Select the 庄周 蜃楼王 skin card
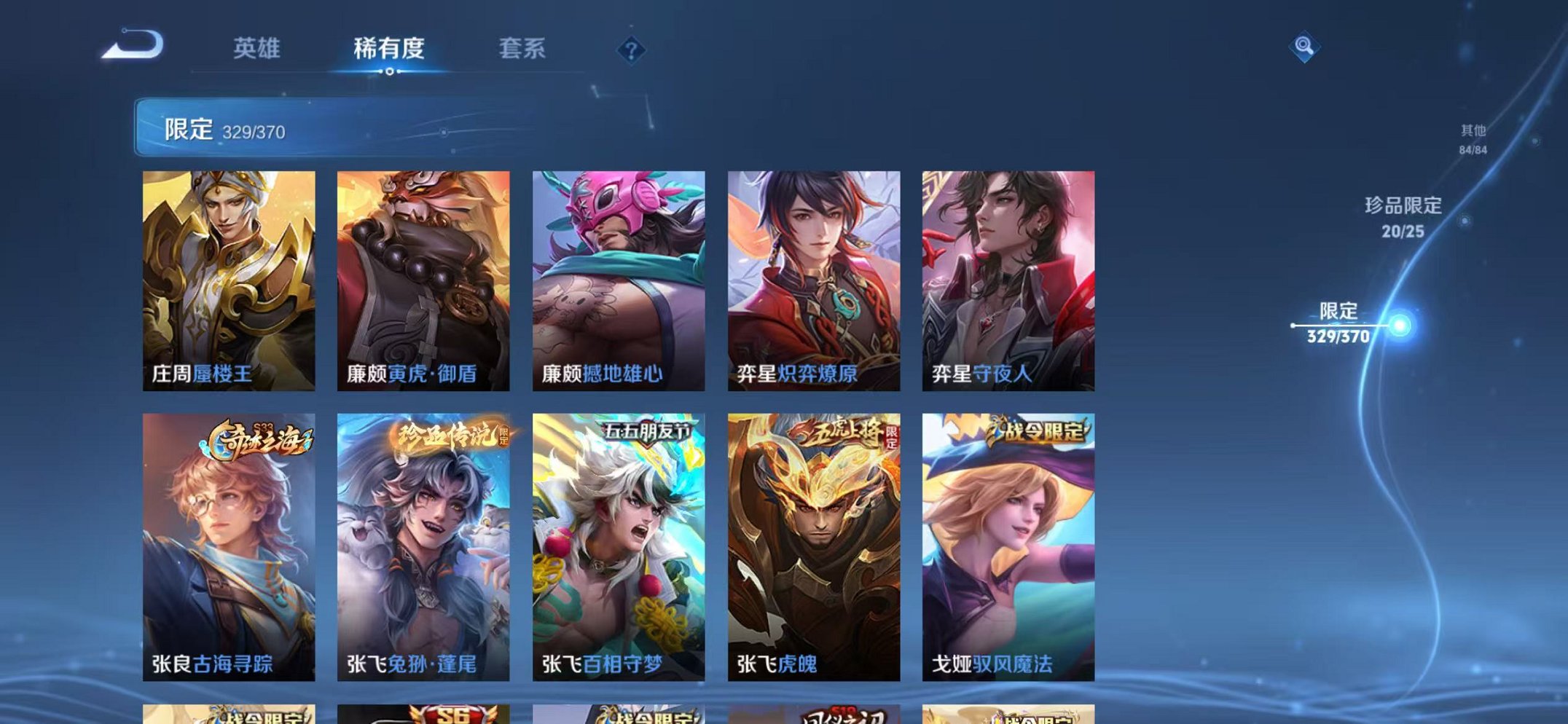This screenshot has width=1568, height=724. tap(229, 277)
